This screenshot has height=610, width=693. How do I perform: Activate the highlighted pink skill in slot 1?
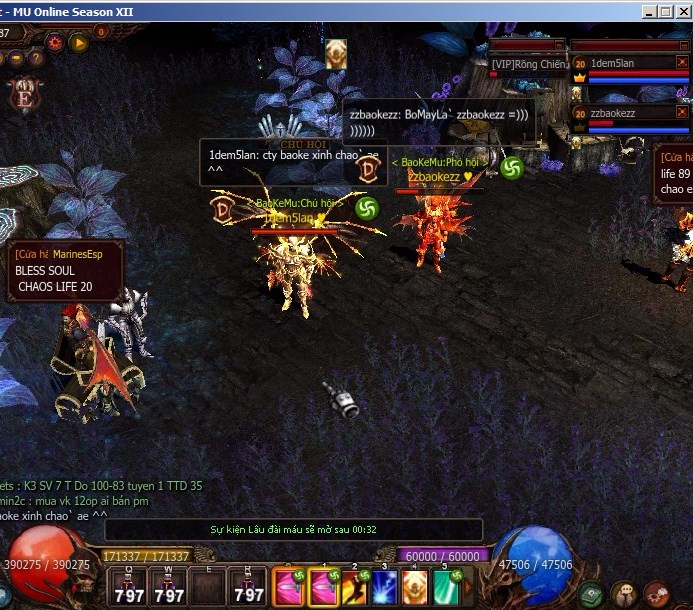tap(324, 587)
